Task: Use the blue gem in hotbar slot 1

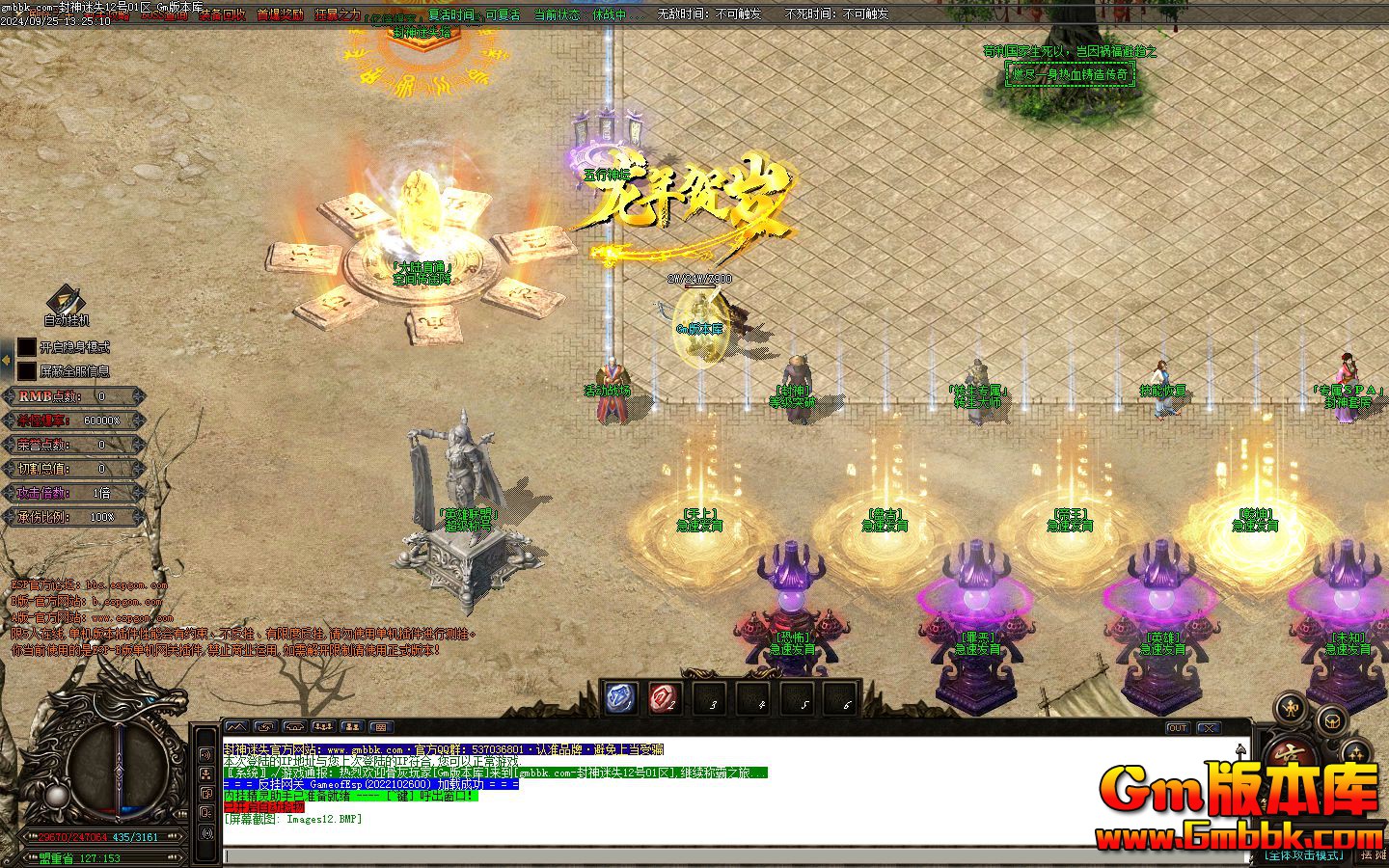Action: pyautogui.click(x=619, y=697)
